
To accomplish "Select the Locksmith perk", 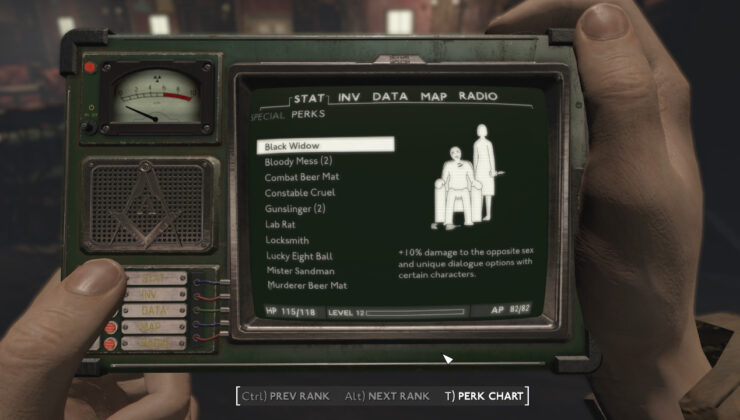I will click(x=287, y=240).
